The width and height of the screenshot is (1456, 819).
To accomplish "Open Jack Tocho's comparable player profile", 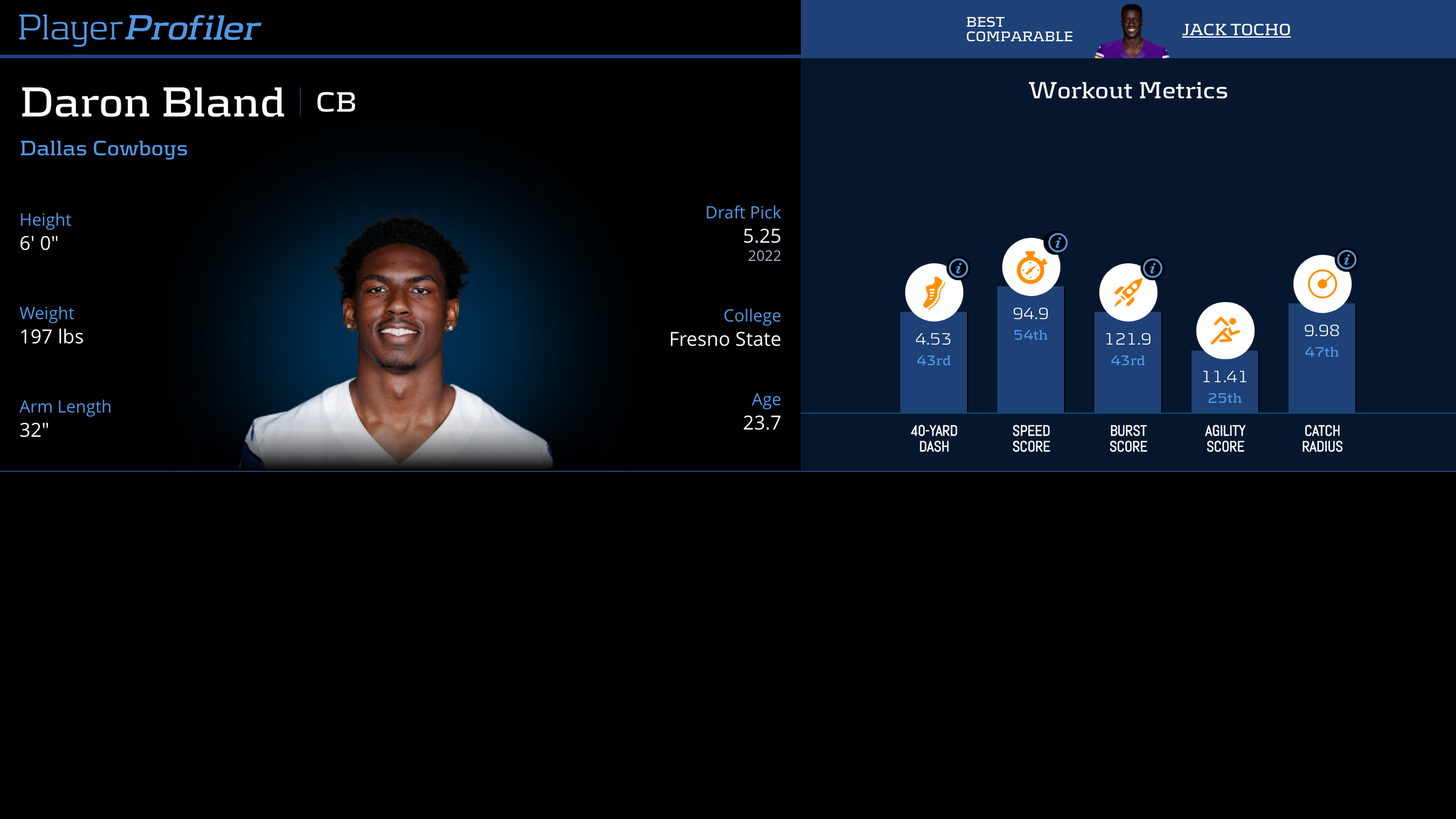I will 1236,30.
